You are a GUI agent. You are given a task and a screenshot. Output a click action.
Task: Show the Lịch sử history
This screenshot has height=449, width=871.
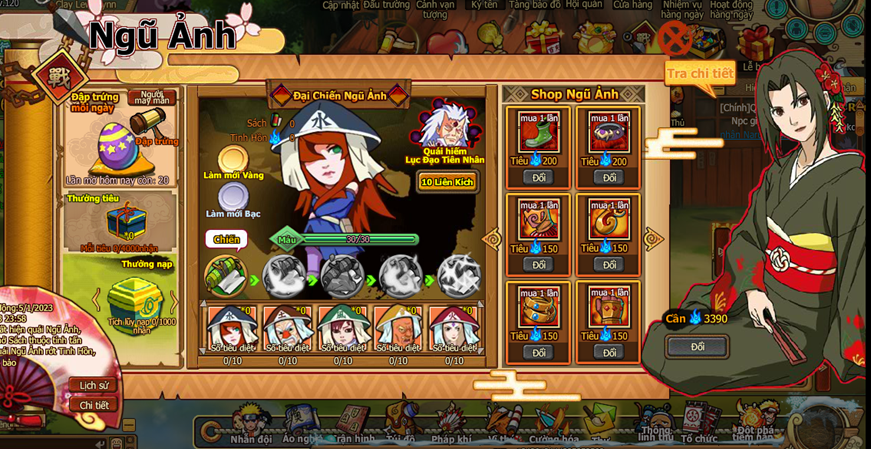click(x=94, y=385)
